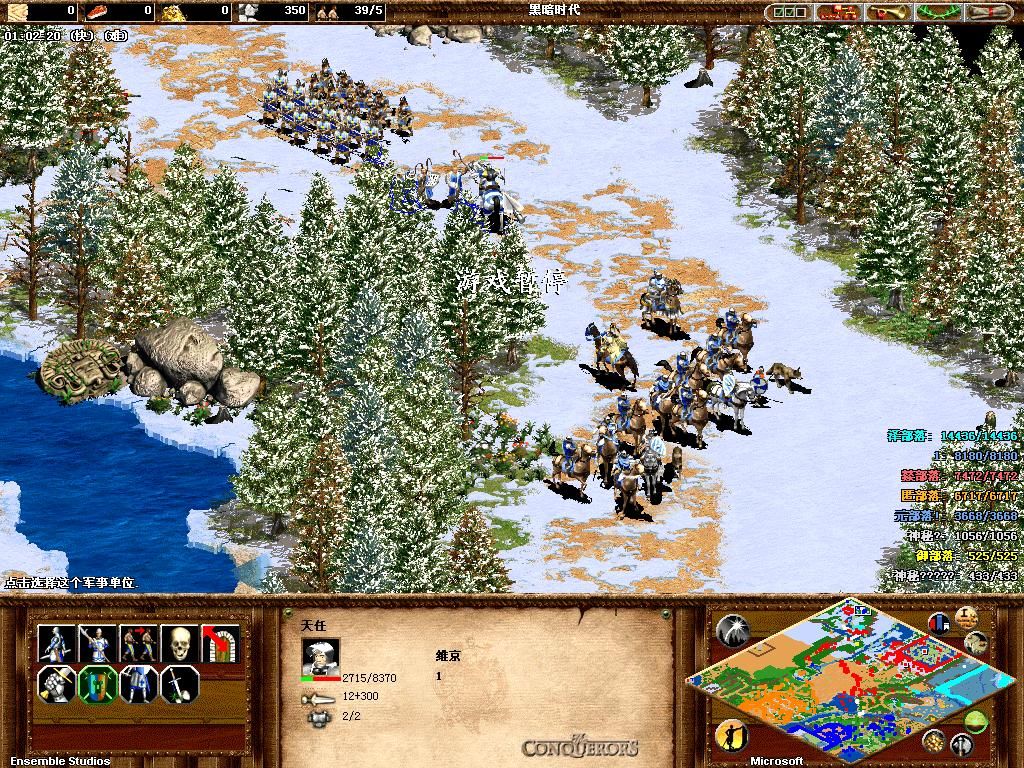Choose the standing armored knight command icon
Screen dimensions: 1024x768
pyautogui.click(x=138, y=685)
